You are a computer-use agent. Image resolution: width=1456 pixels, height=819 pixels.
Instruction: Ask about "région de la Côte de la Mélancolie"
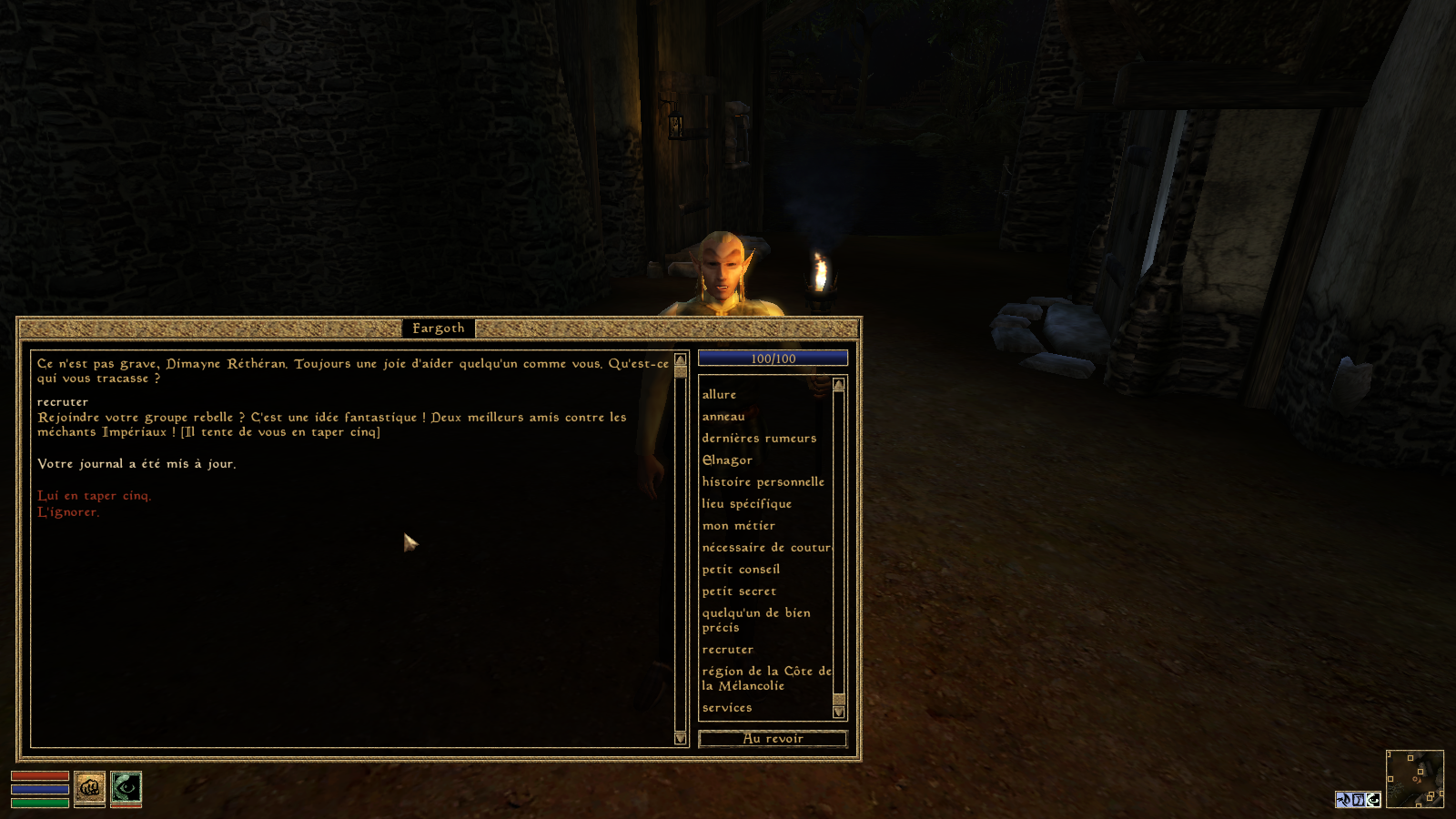coord(766,678)
